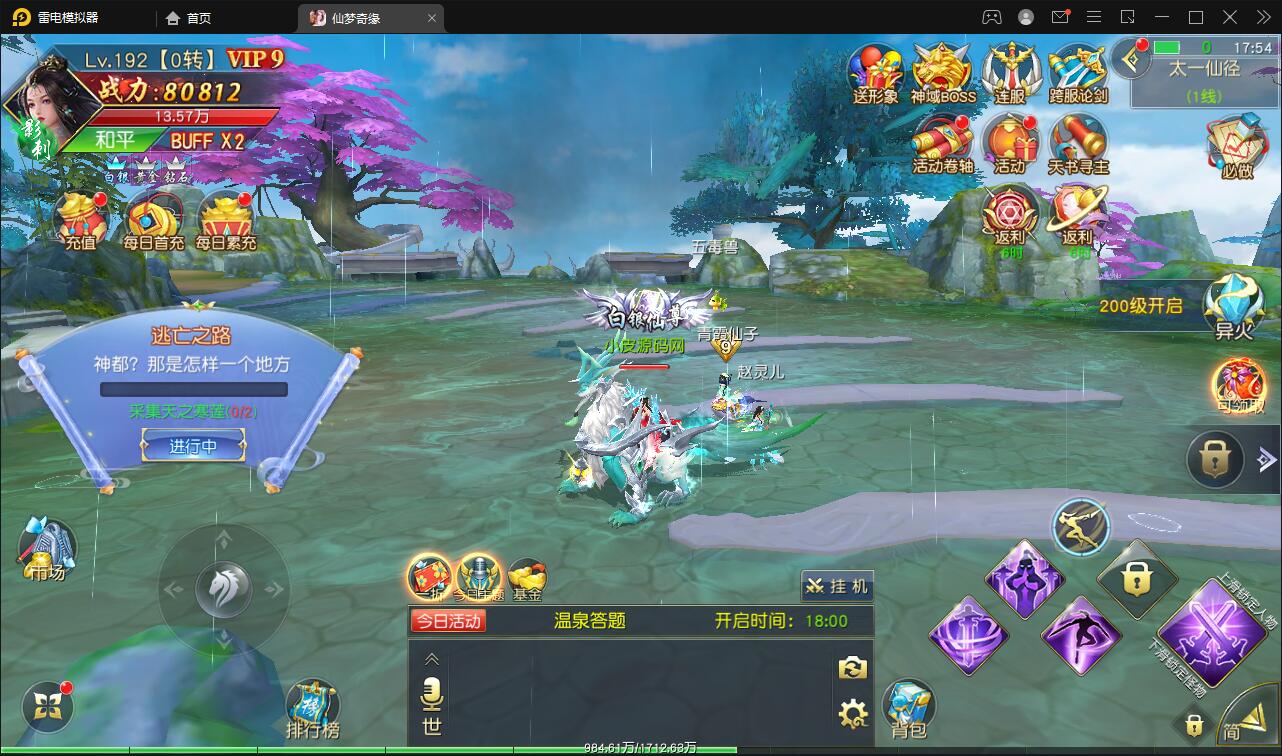This screenshot has height=756, width=1282.
Task: Open the 天书寻主 event
Action: 1078,143
